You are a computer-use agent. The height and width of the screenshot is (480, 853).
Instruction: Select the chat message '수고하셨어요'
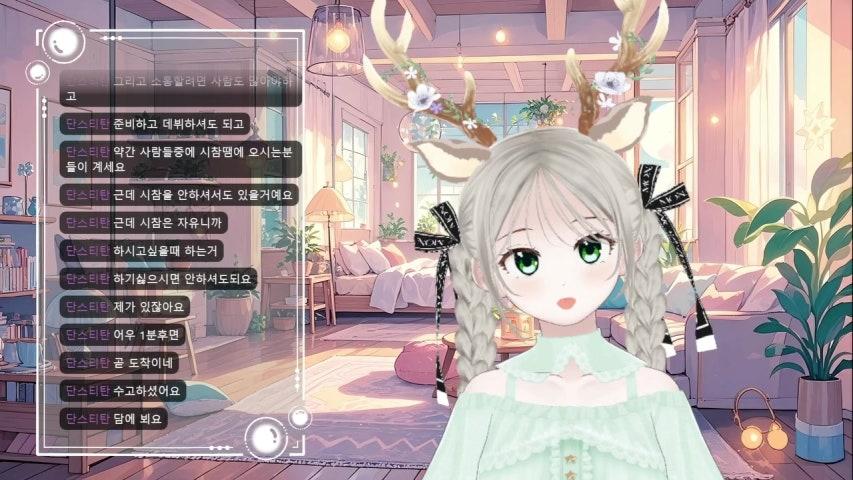(146, 390)
